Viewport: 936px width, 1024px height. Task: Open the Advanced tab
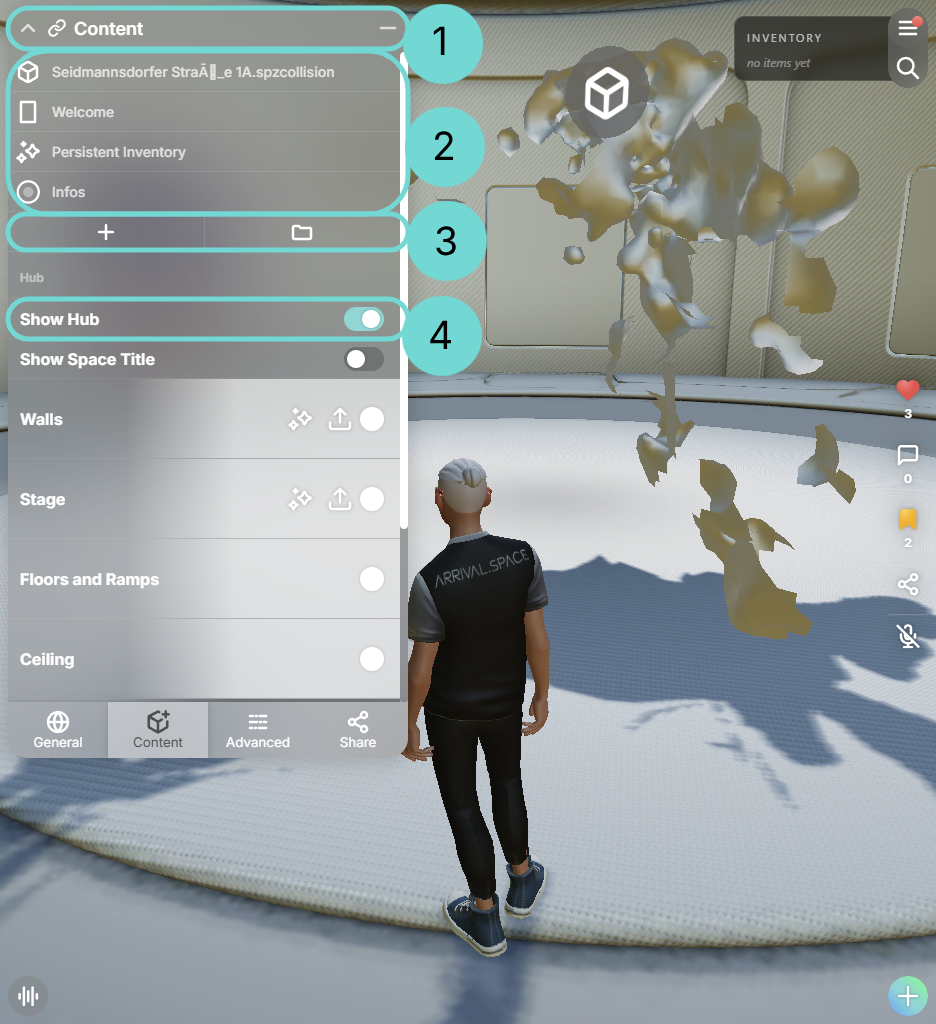pyautogui.click(x=258, y=730)
